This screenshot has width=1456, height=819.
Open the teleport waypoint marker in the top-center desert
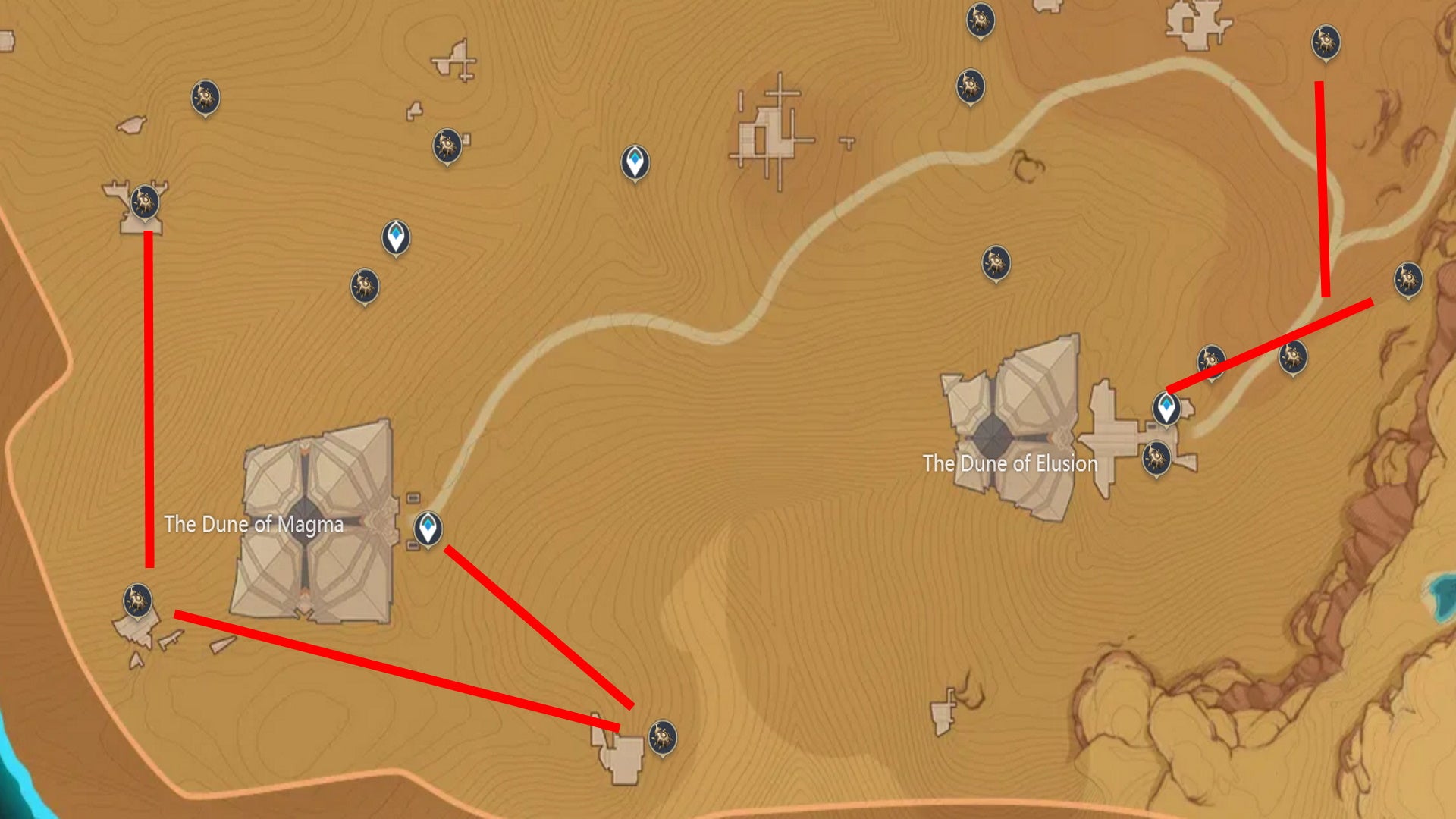(635, 161)
